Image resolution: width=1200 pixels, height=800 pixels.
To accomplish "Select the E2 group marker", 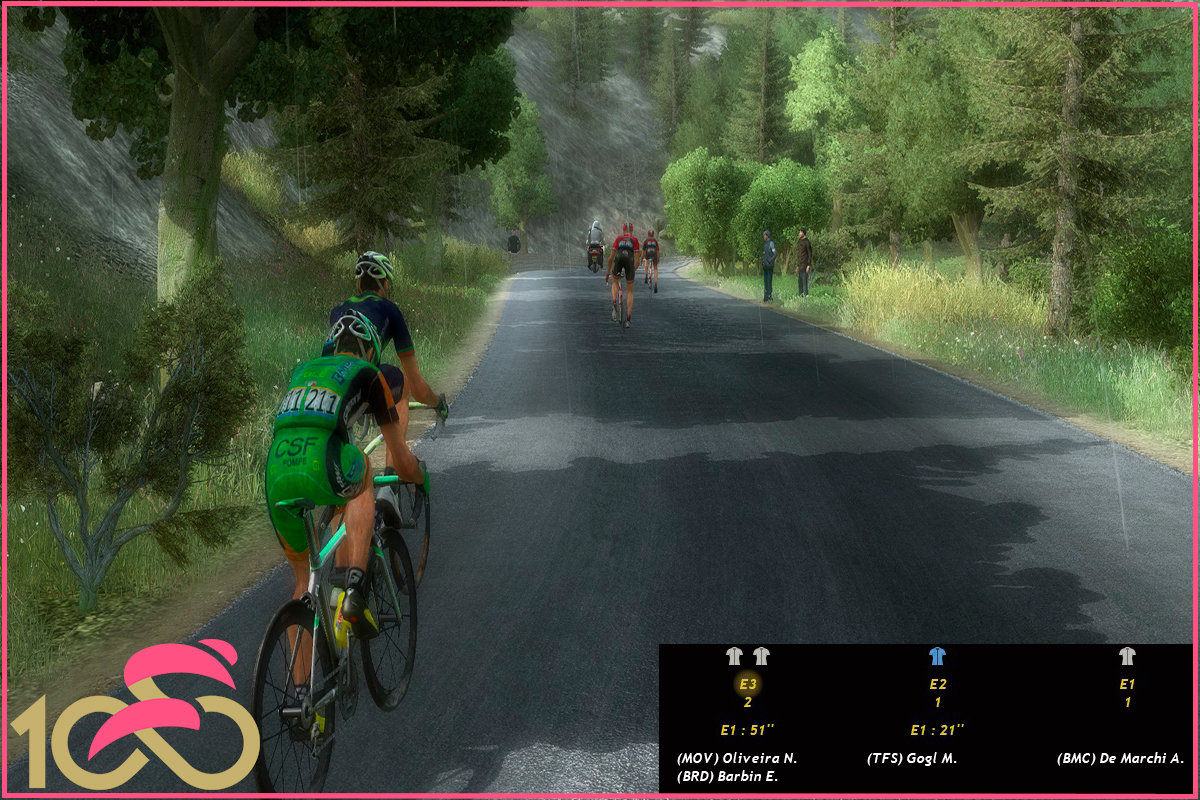I will pos(937,684).
